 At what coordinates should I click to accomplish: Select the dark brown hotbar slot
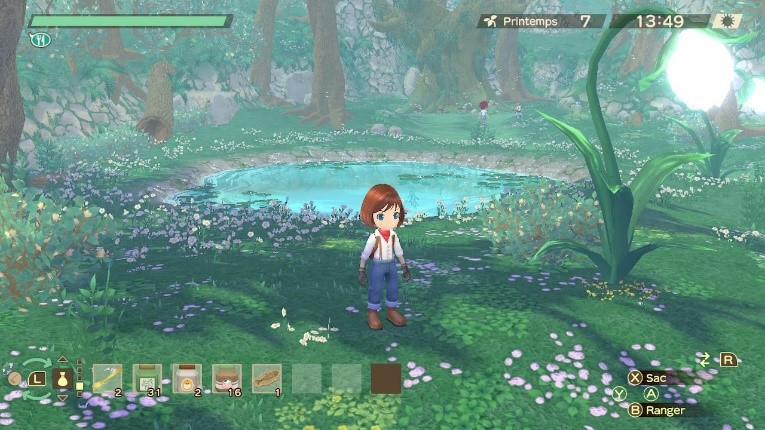[x=386, y=378]
